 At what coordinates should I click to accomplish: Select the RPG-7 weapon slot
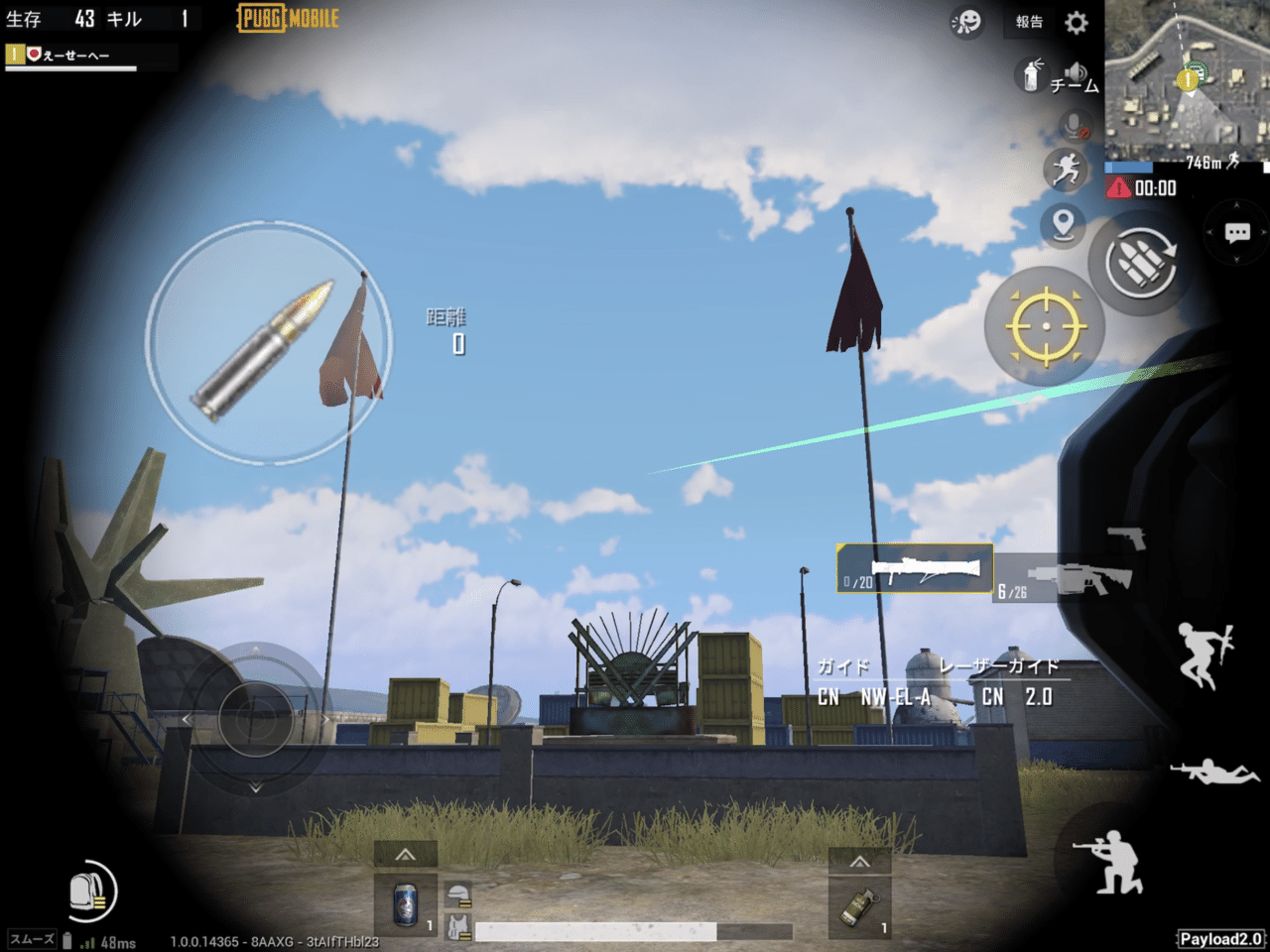coord(914,570)
